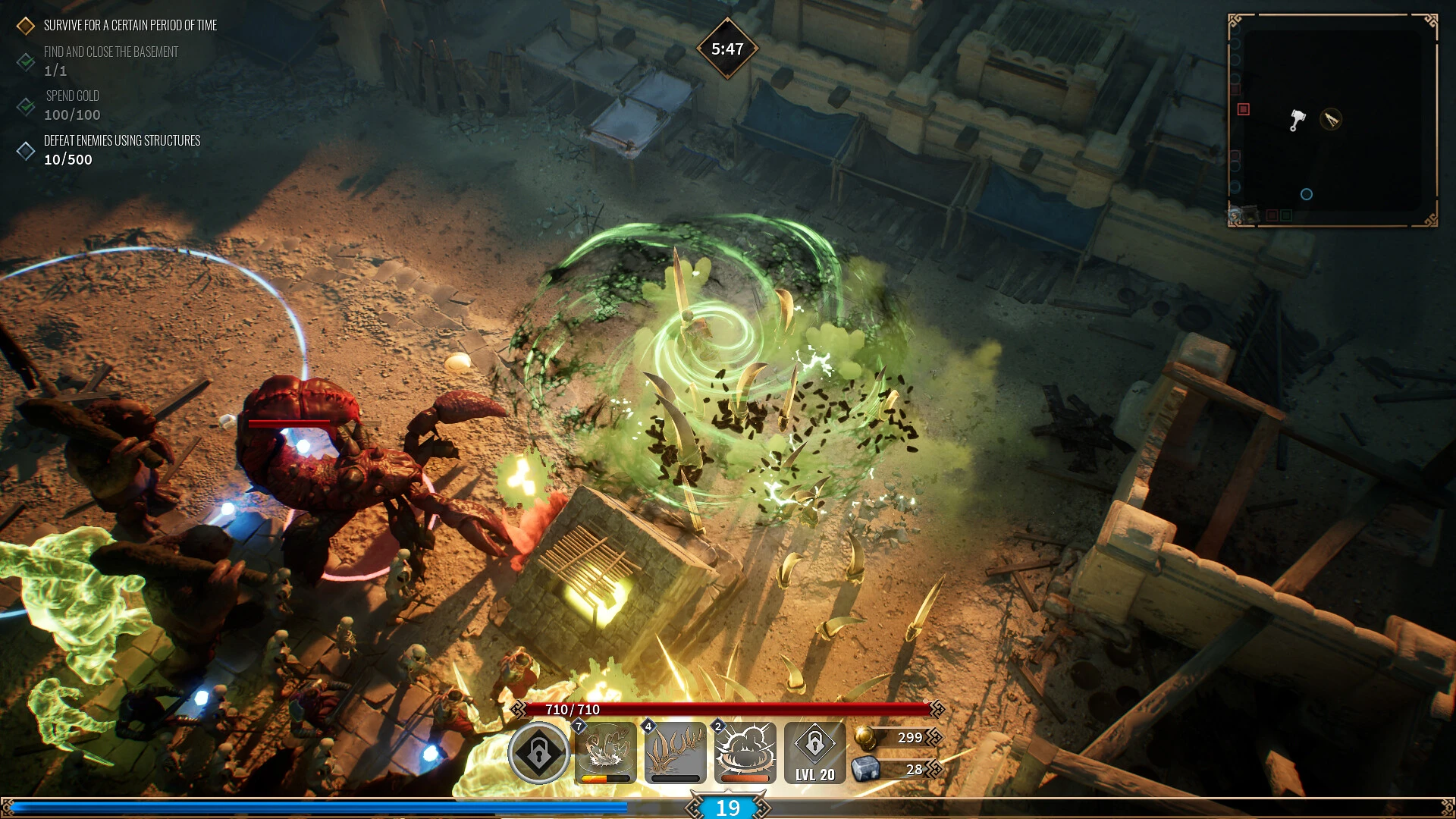Click the stone resource icon next to 28
This screenshot has height=819, width=1456.
[864, 769]
